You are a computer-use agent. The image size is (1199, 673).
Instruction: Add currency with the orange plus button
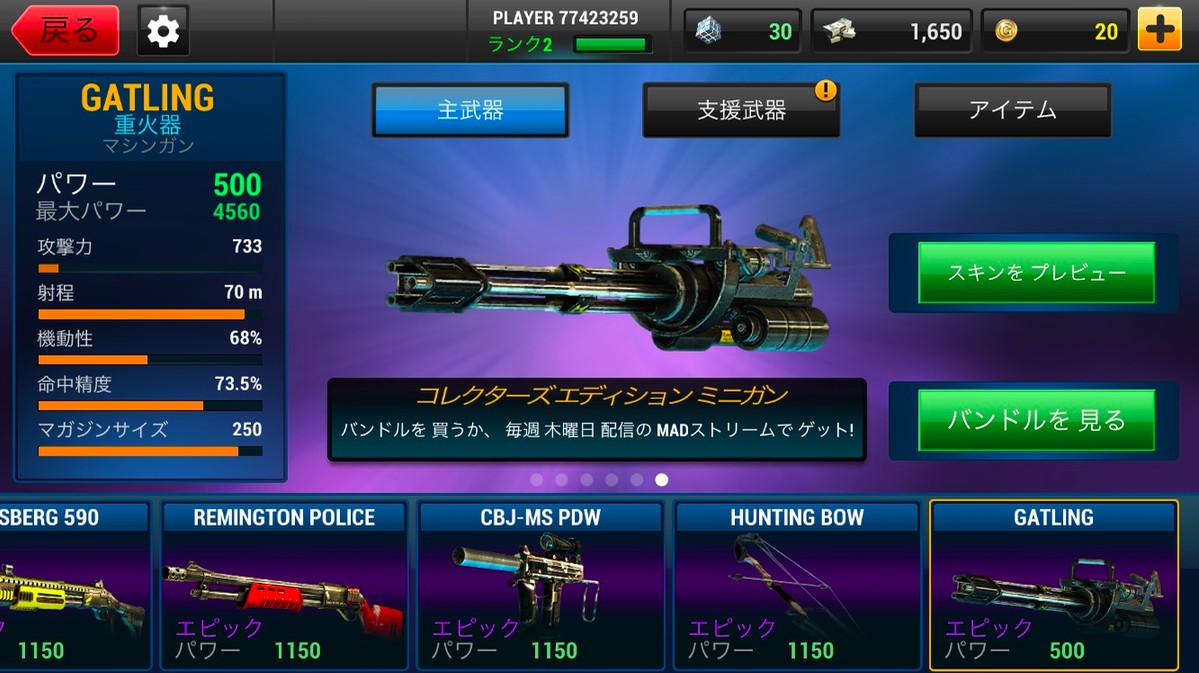(x=1159, y=31)
